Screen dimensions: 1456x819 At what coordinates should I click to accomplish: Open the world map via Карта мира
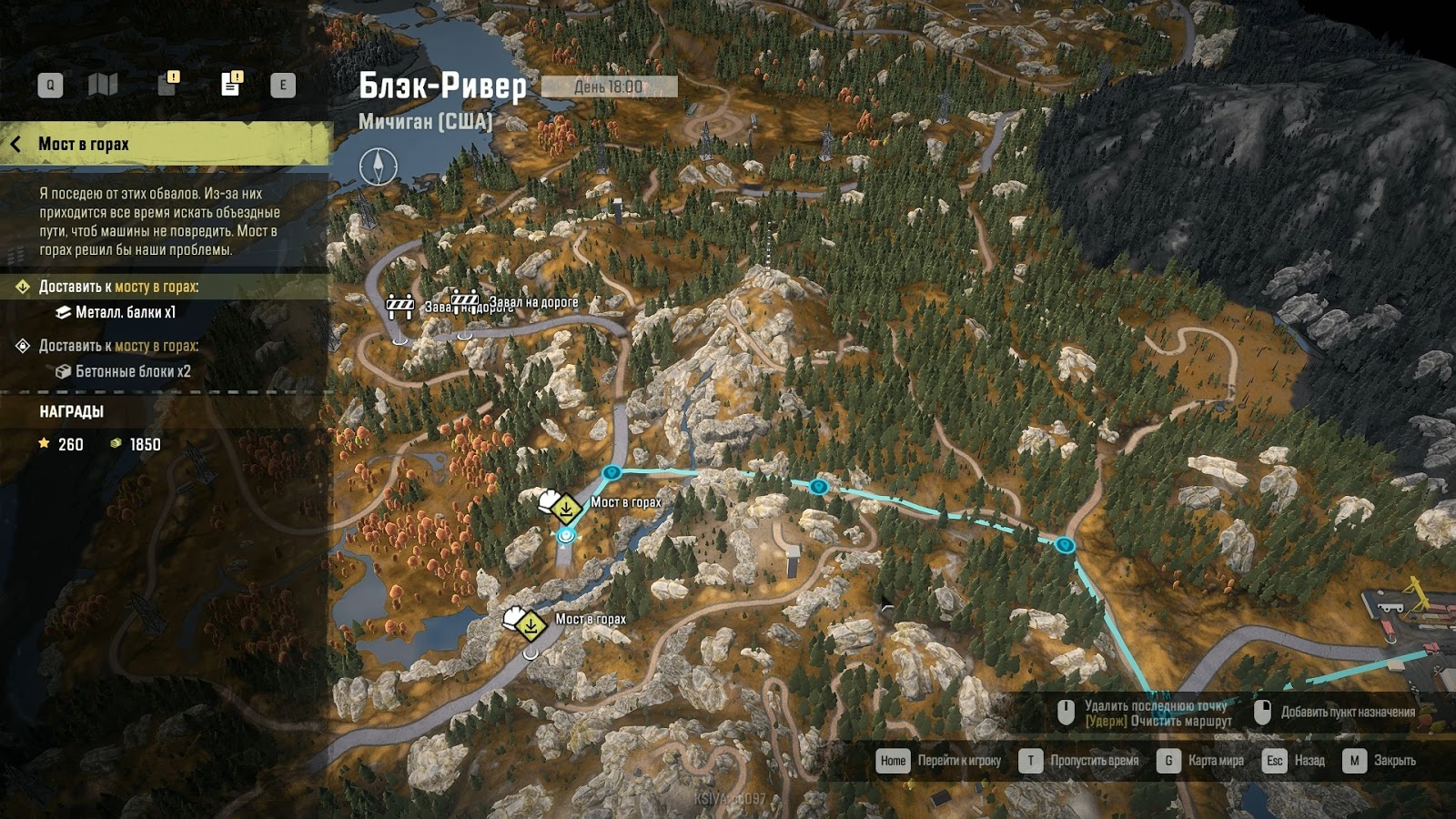coord(1215,761)
